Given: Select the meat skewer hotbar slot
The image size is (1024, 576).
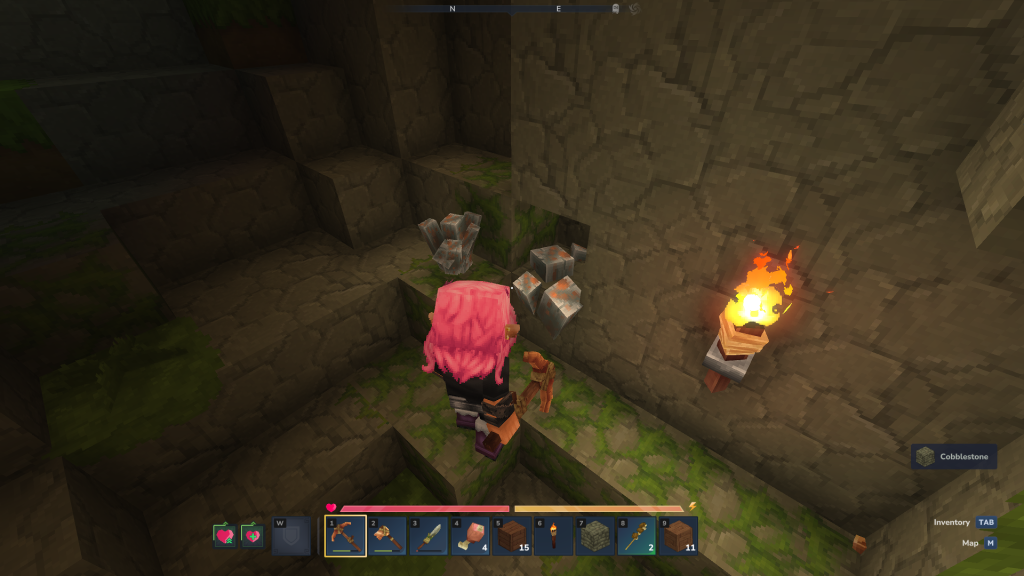Looking at the screenshot, I should coord(636,536).
